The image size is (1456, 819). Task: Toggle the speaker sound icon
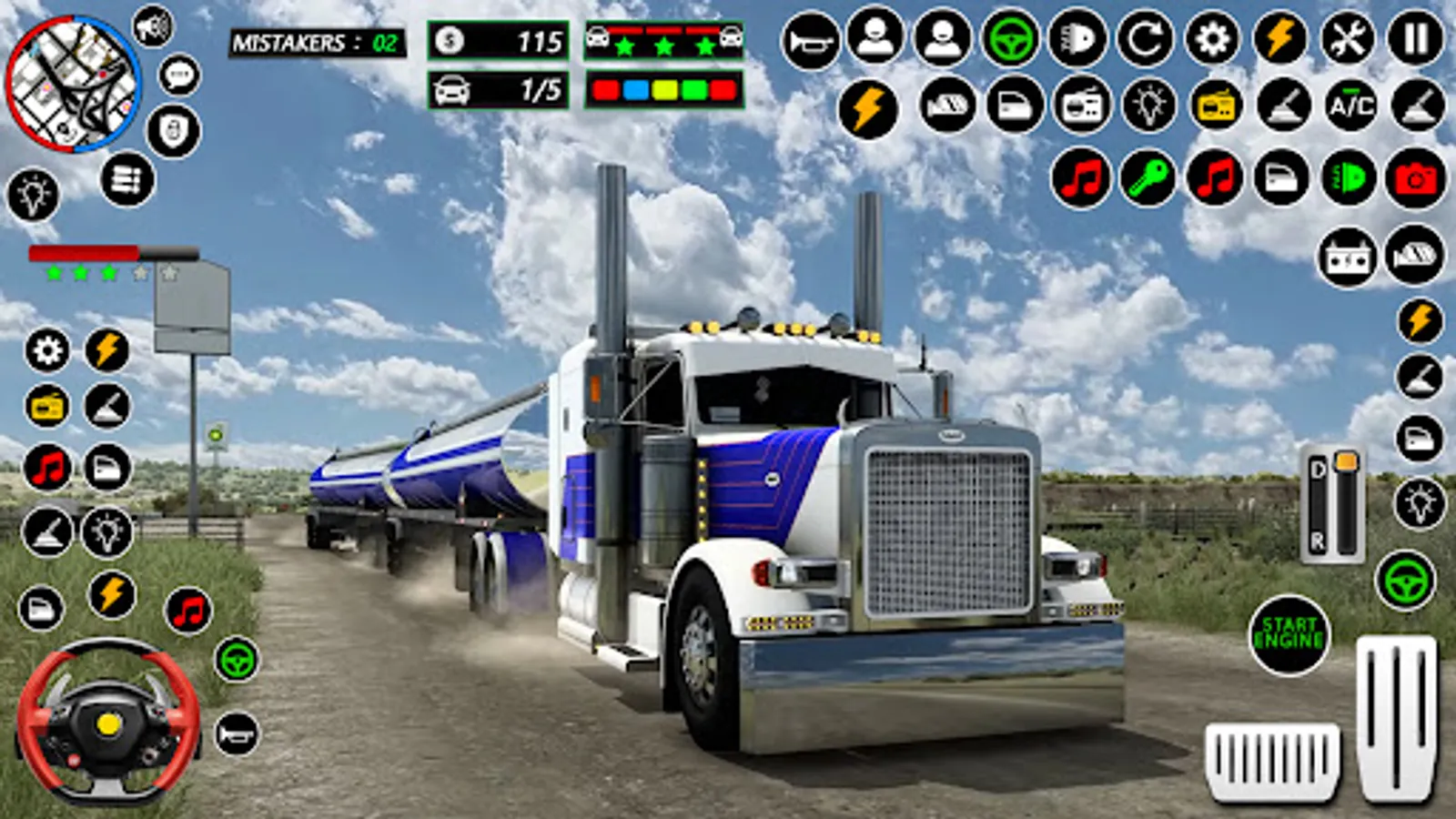[153, 27]
